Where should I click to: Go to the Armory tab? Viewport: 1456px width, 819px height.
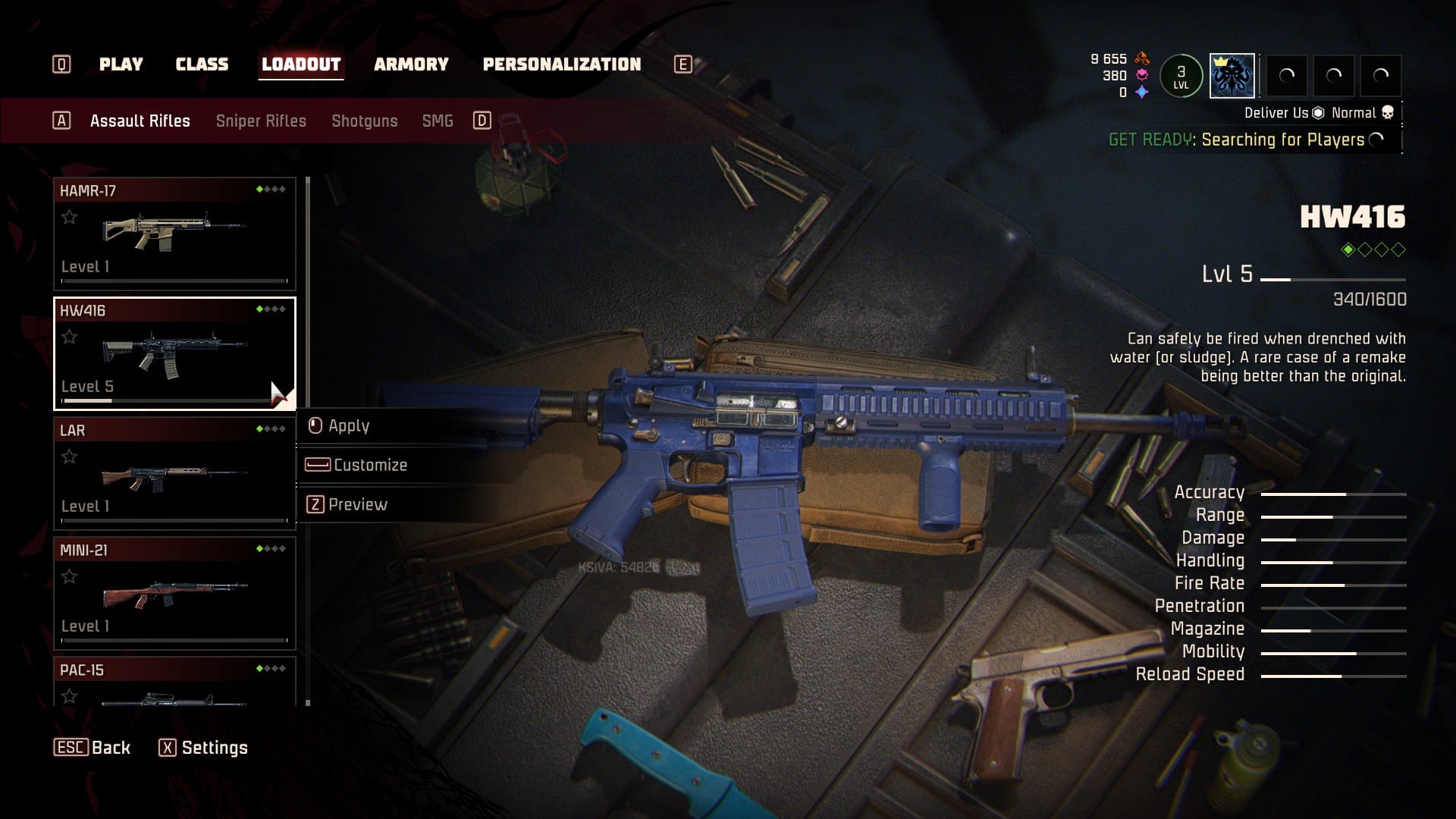411,64
